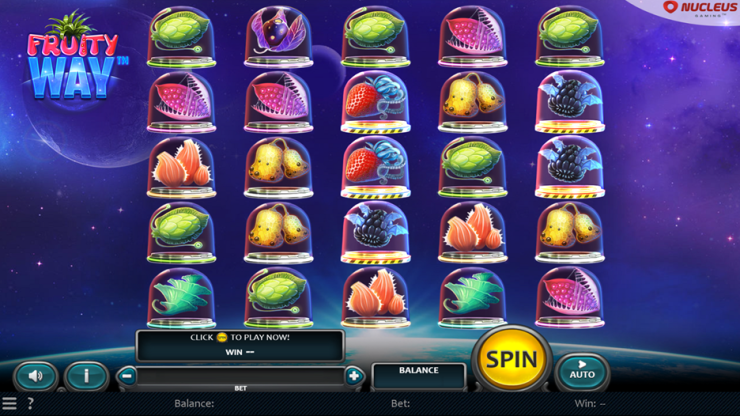Open the info paytable button
The image size is (740, 416).
(86, 376)
